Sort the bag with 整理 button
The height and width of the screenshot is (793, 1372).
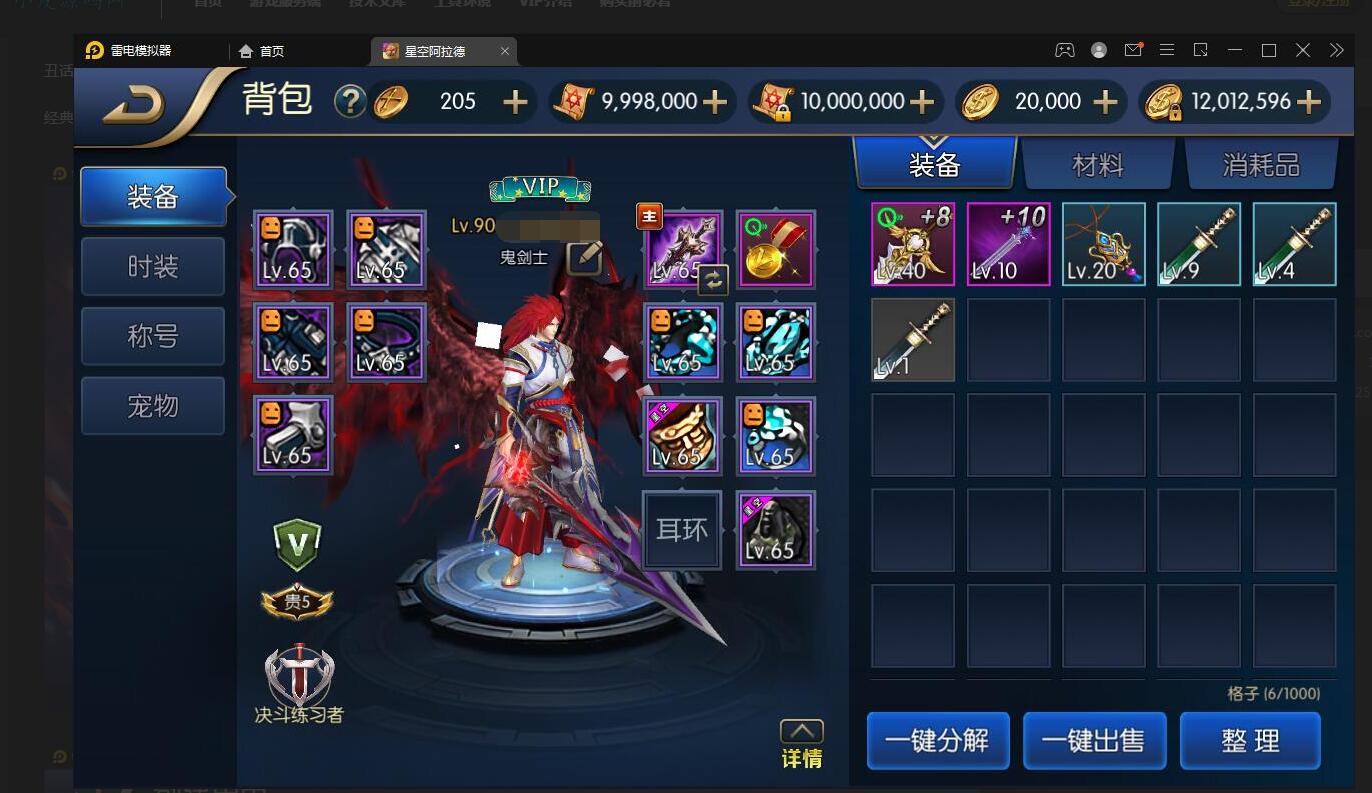[1250, 741]
